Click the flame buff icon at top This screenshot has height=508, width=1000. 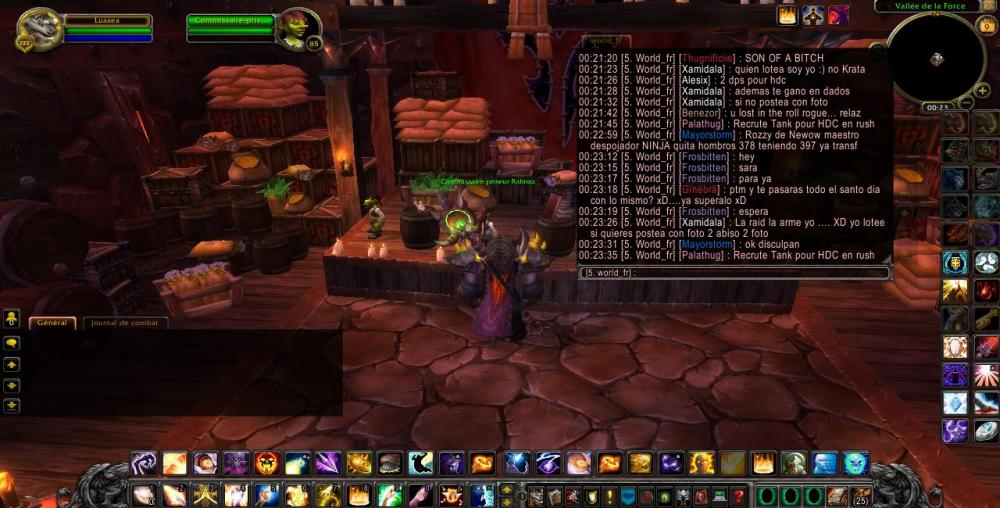(787, 15)
